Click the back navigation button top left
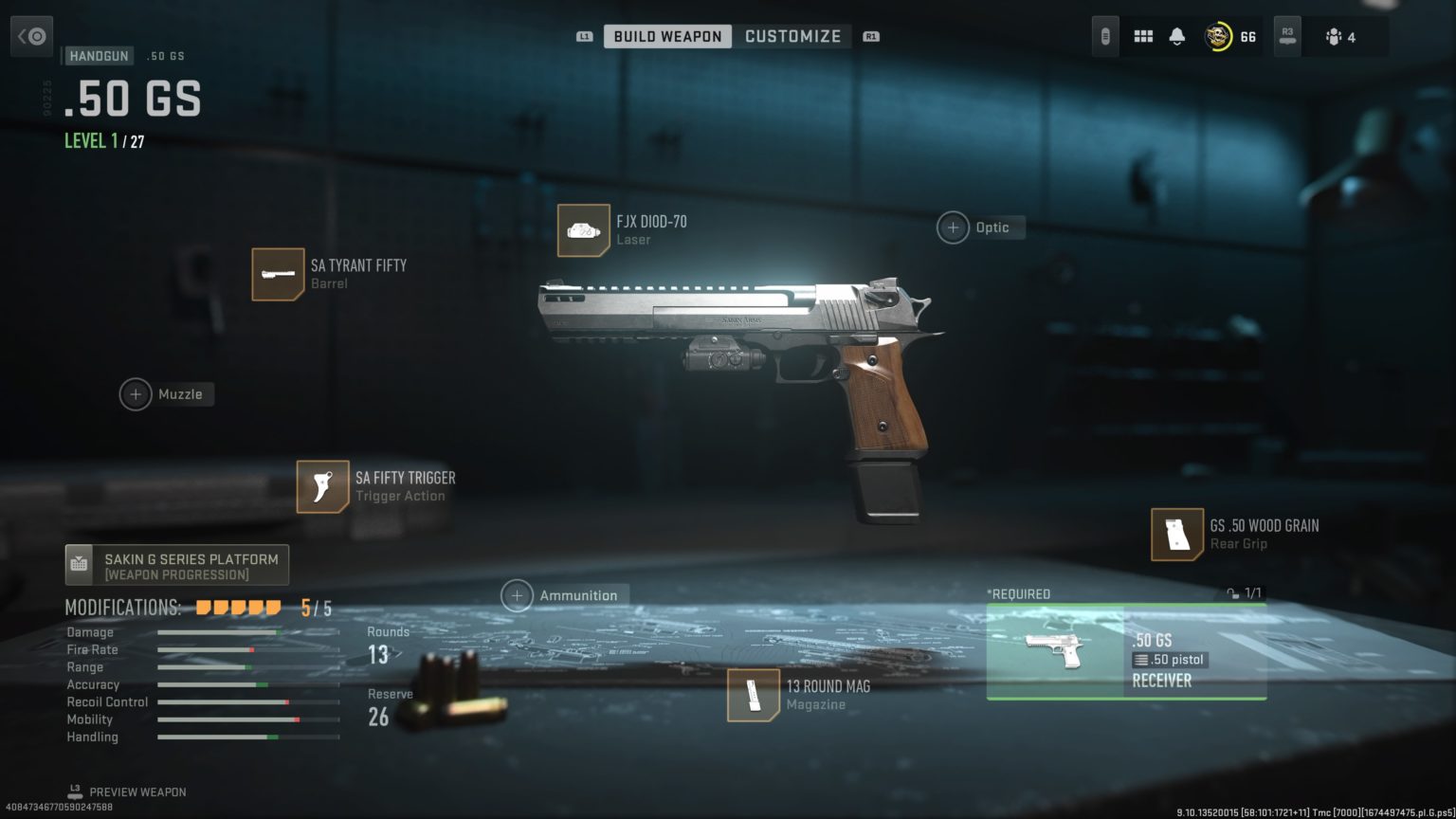Screen dimensions: 1456x819 pos(31,35)
